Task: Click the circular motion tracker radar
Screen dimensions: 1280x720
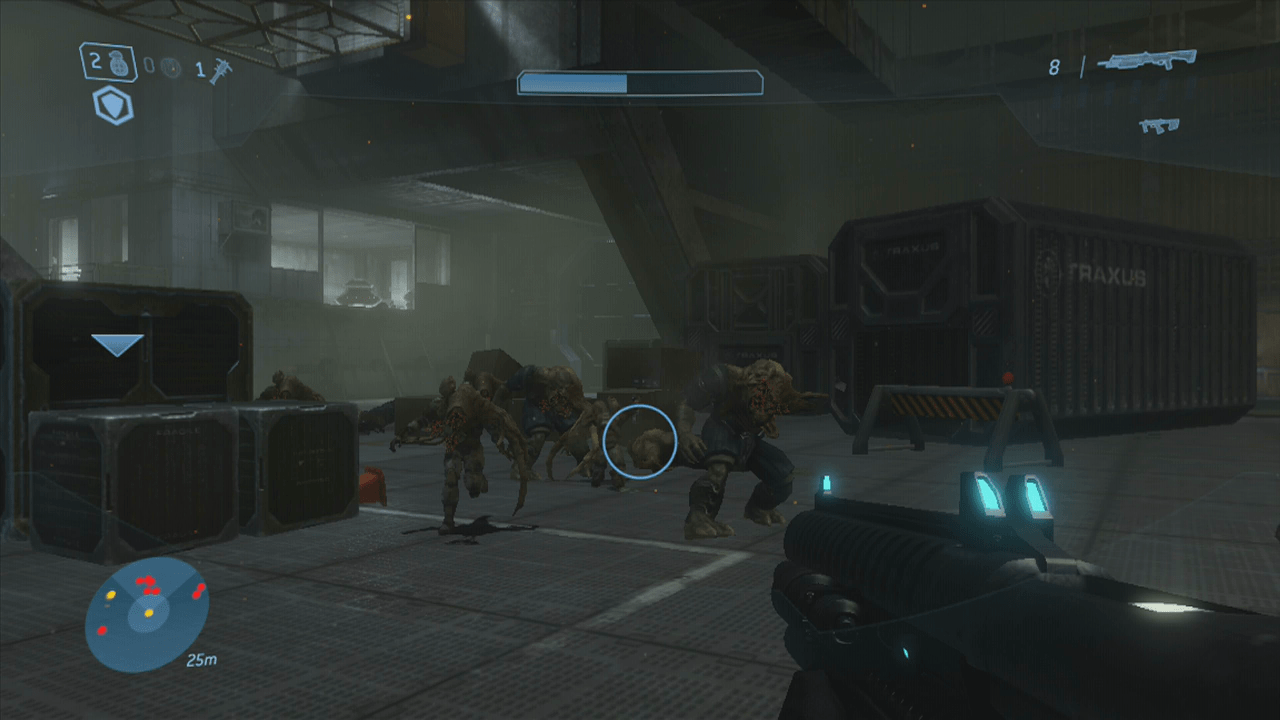Action: point(146,614)
